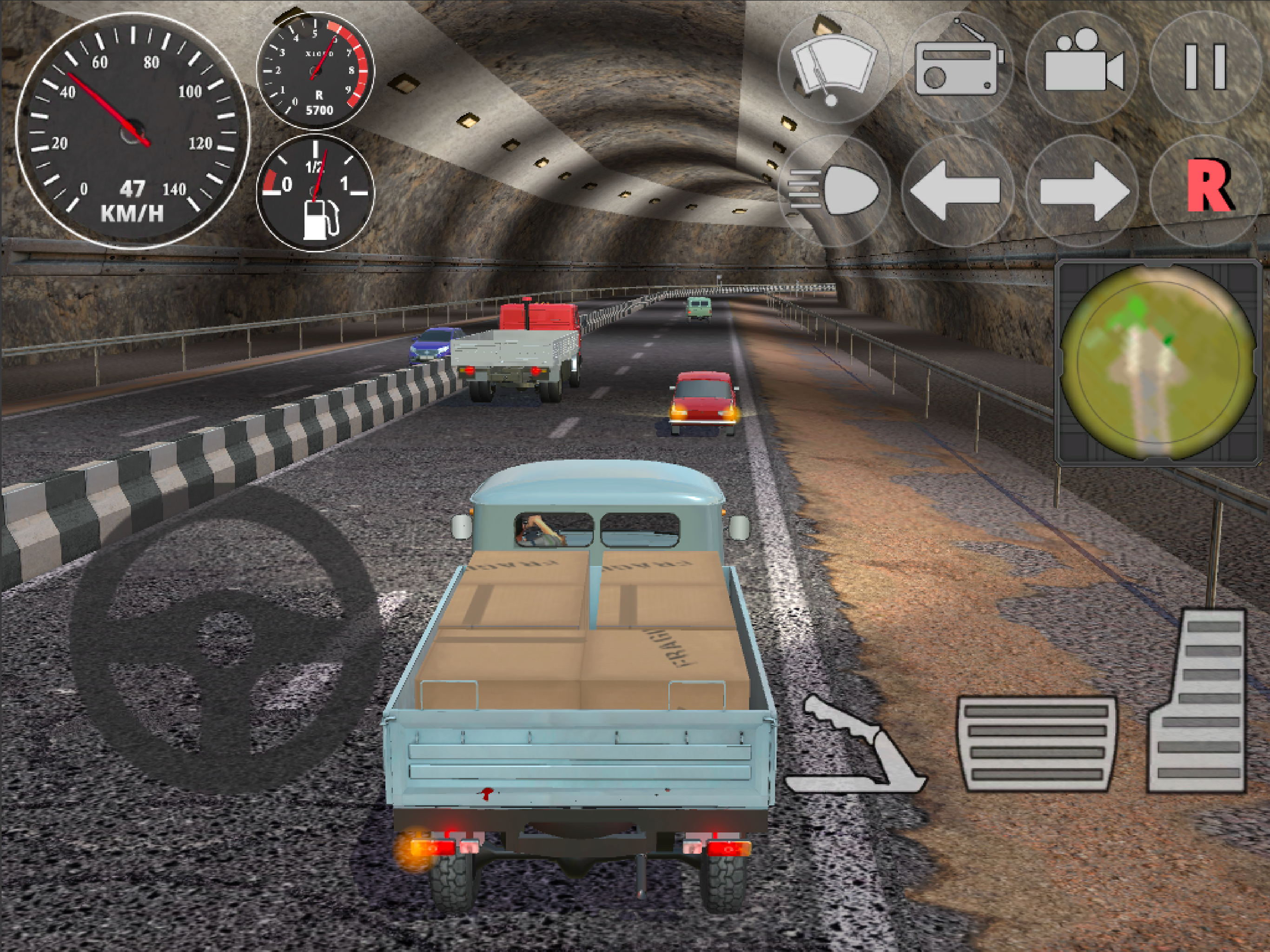Turn on the radio
This screenshot has width=1270, height=952.
click(x=958, y=66)
